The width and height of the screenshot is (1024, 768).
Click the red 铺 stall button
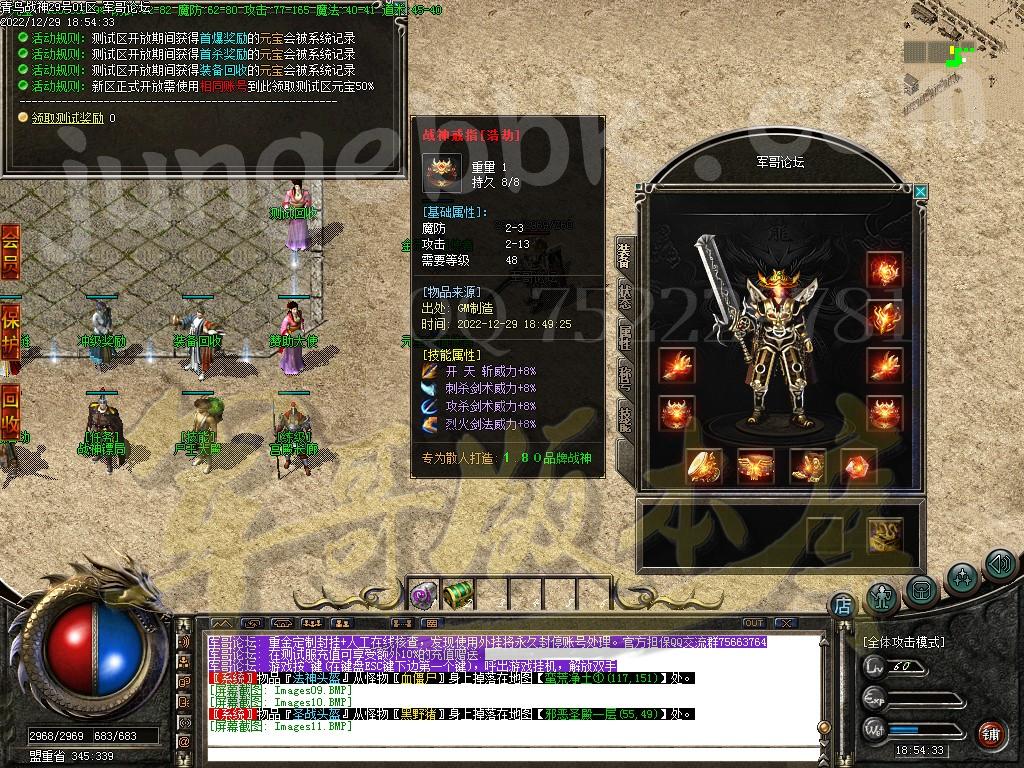990,735
